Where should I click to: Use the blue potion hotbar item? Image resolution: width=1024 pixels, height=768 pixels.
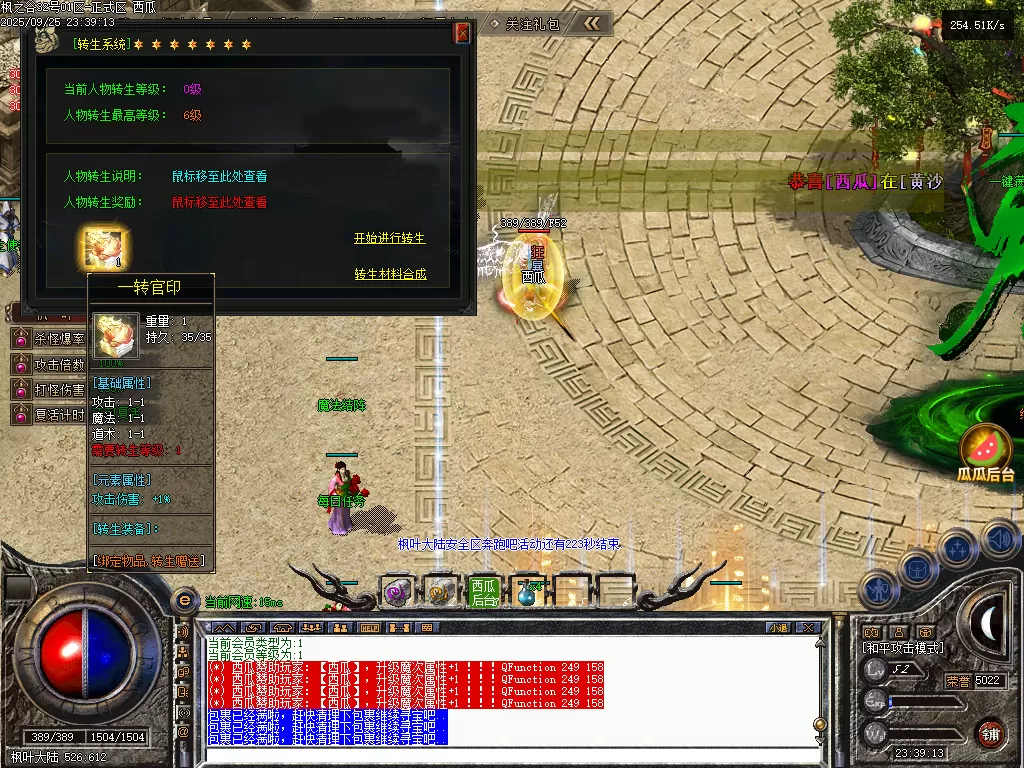coord(527,594)
